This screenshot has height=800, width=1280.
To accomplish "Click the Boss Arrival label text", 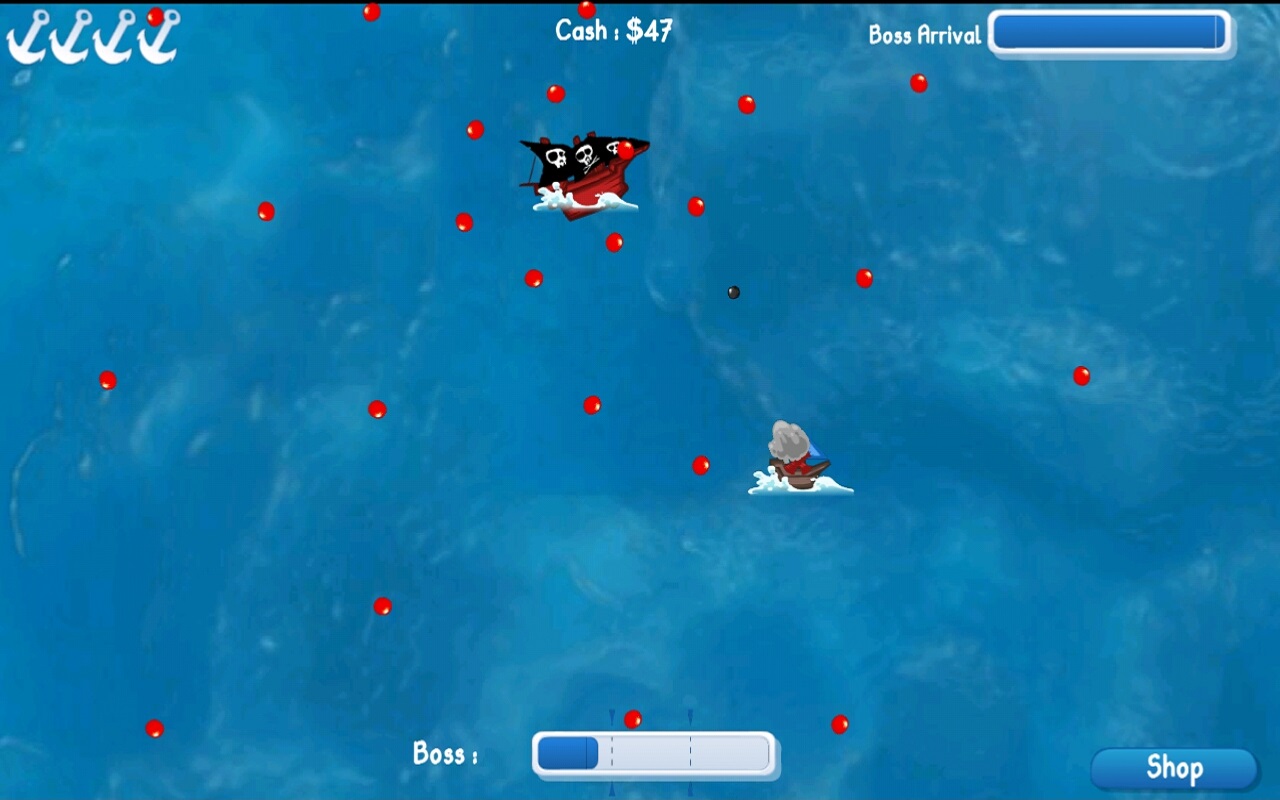I will click(924, 36).
